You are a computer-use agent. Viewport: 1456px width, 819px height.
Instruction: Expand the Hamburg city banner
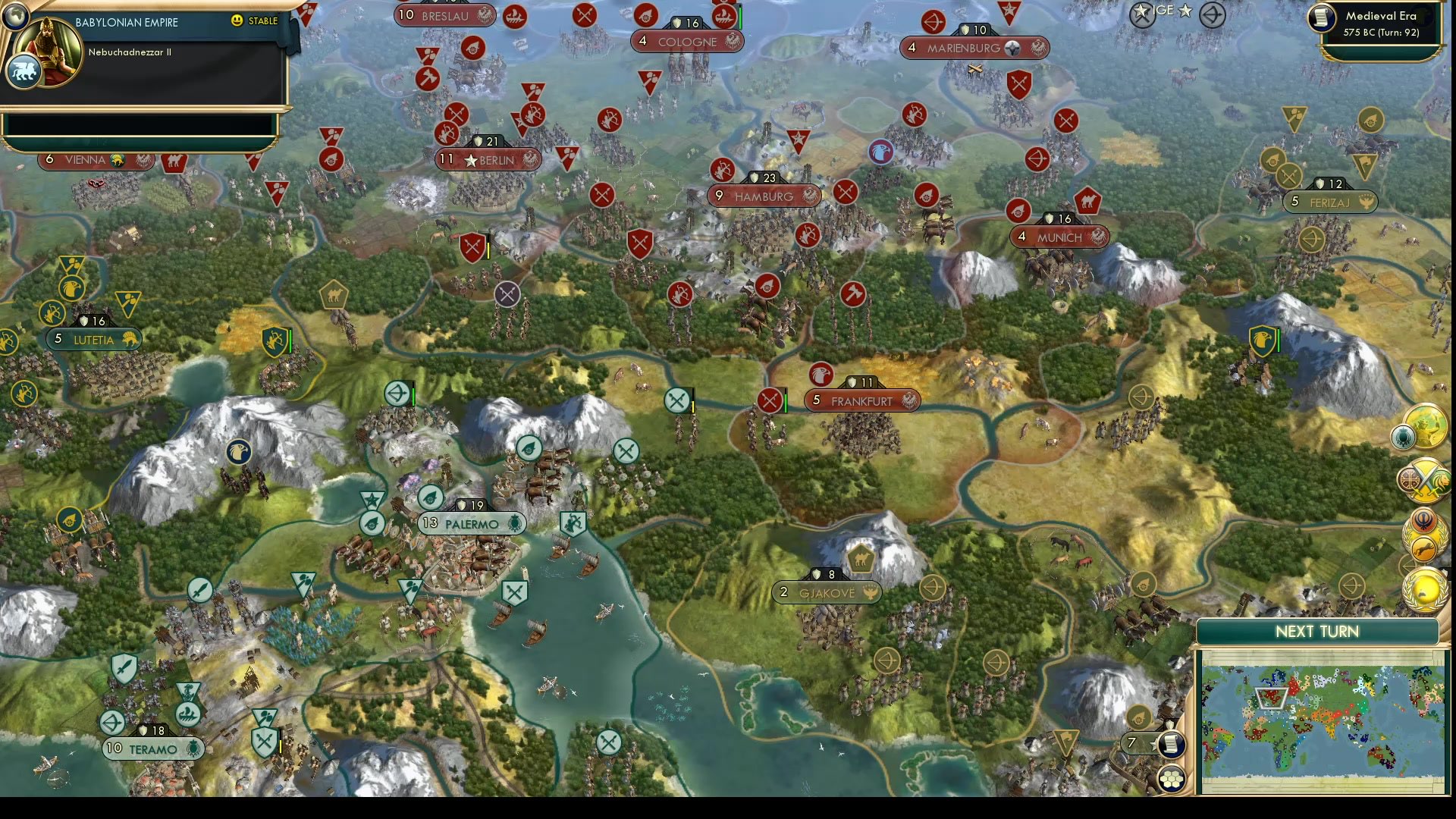[764, 196]
